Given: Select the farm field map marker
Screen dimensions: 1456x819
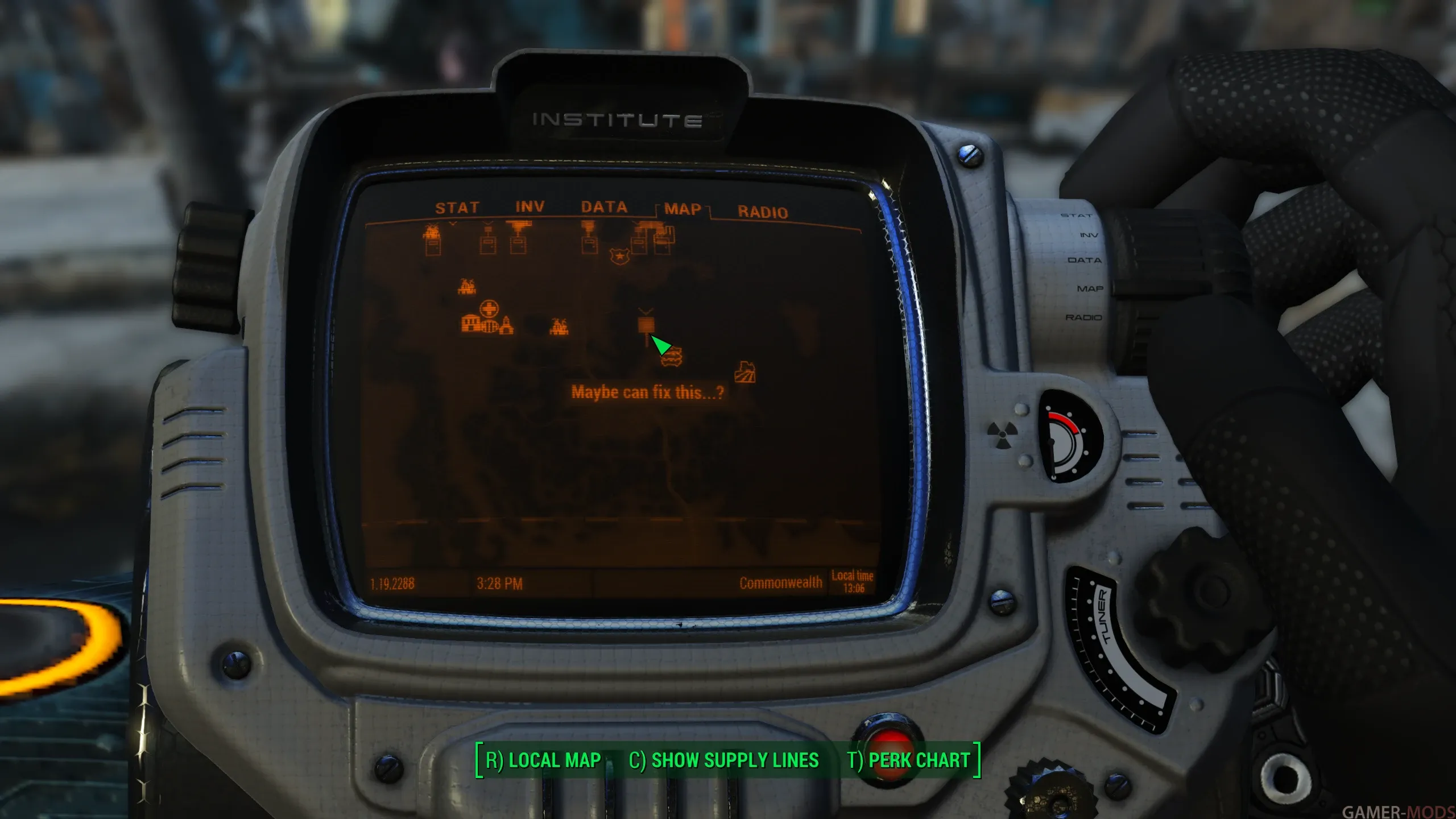Looking at the screenshot, I should click(744, 372).
